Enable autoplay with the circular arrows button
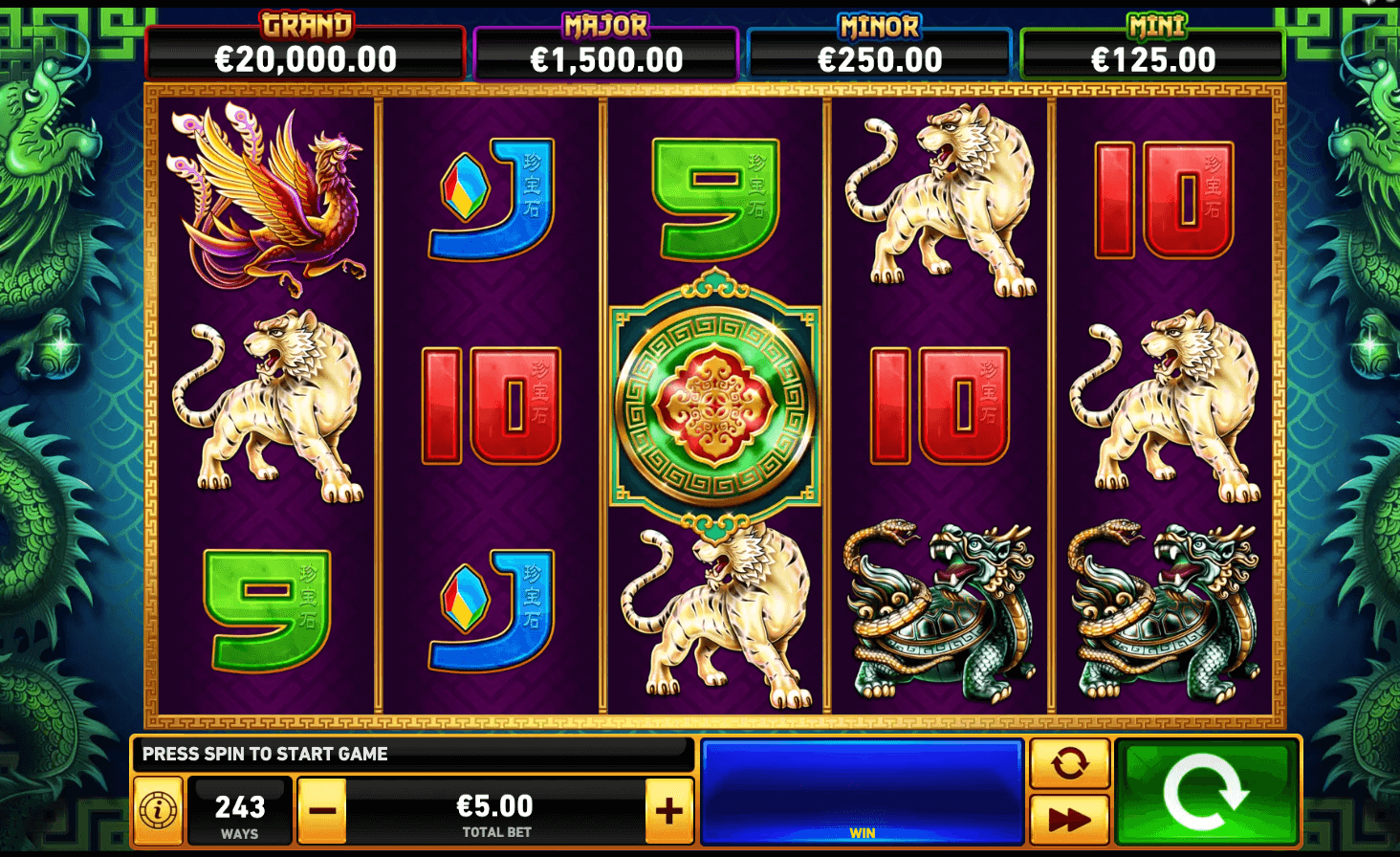The height and width of the screenshot is (857, 1400). (1069, 763)
